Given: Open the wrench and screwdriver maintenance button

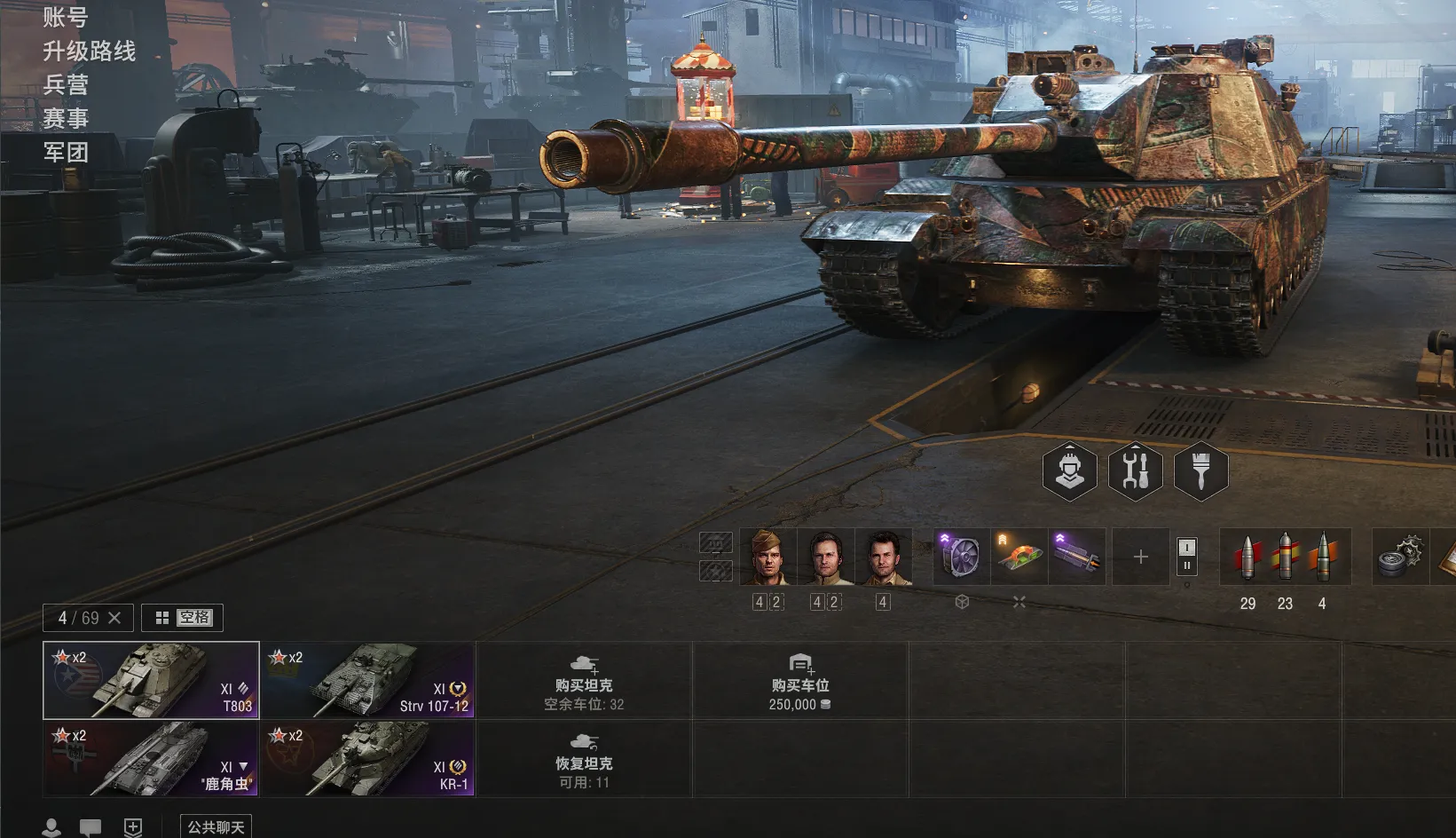Looking at the screenshot, I should (1135, 470).
